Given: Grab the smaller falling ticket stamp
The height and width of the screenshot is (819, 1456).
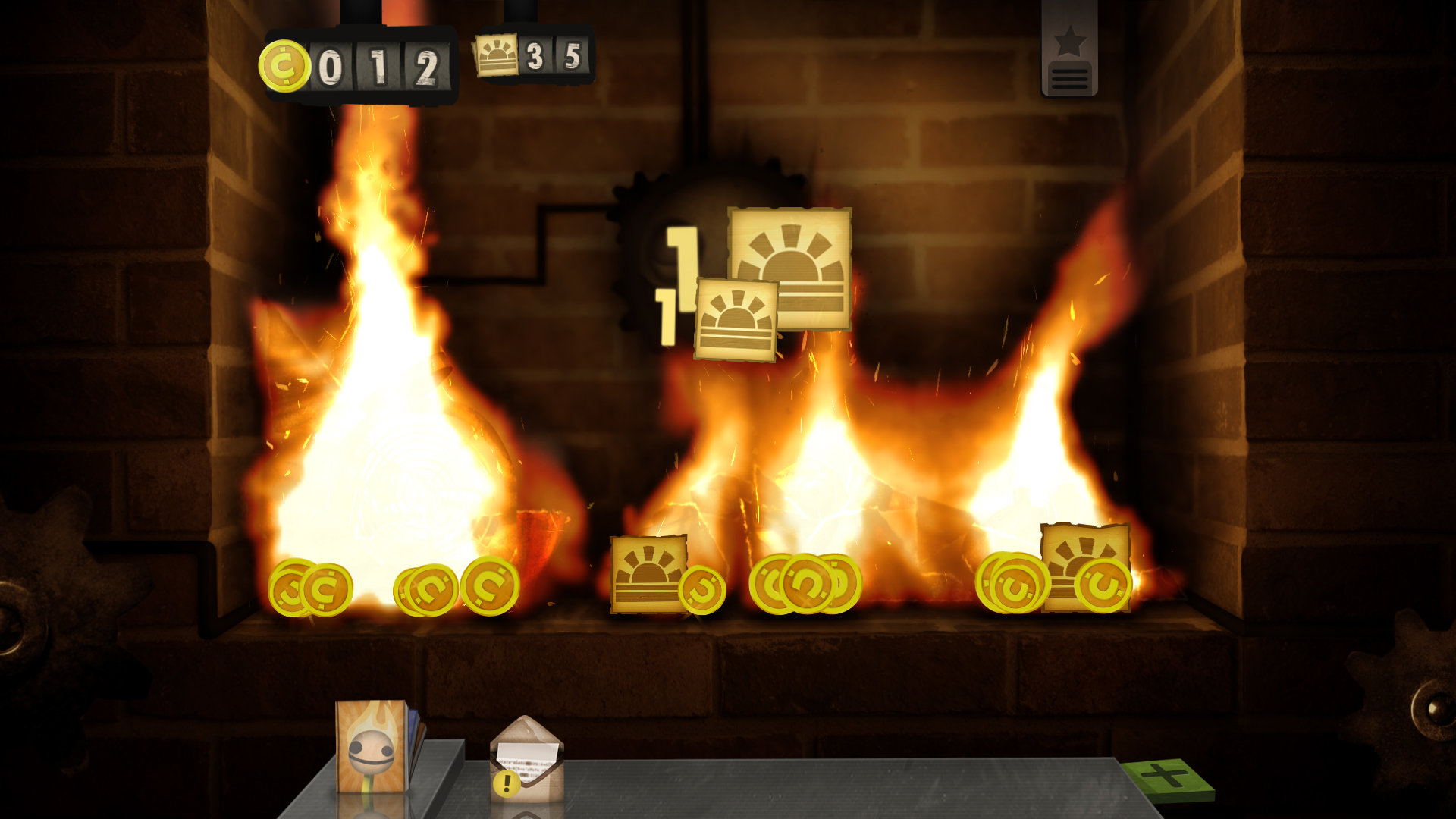Looking at the screenshot, I should pyautogui.click(x=736, y=318).
